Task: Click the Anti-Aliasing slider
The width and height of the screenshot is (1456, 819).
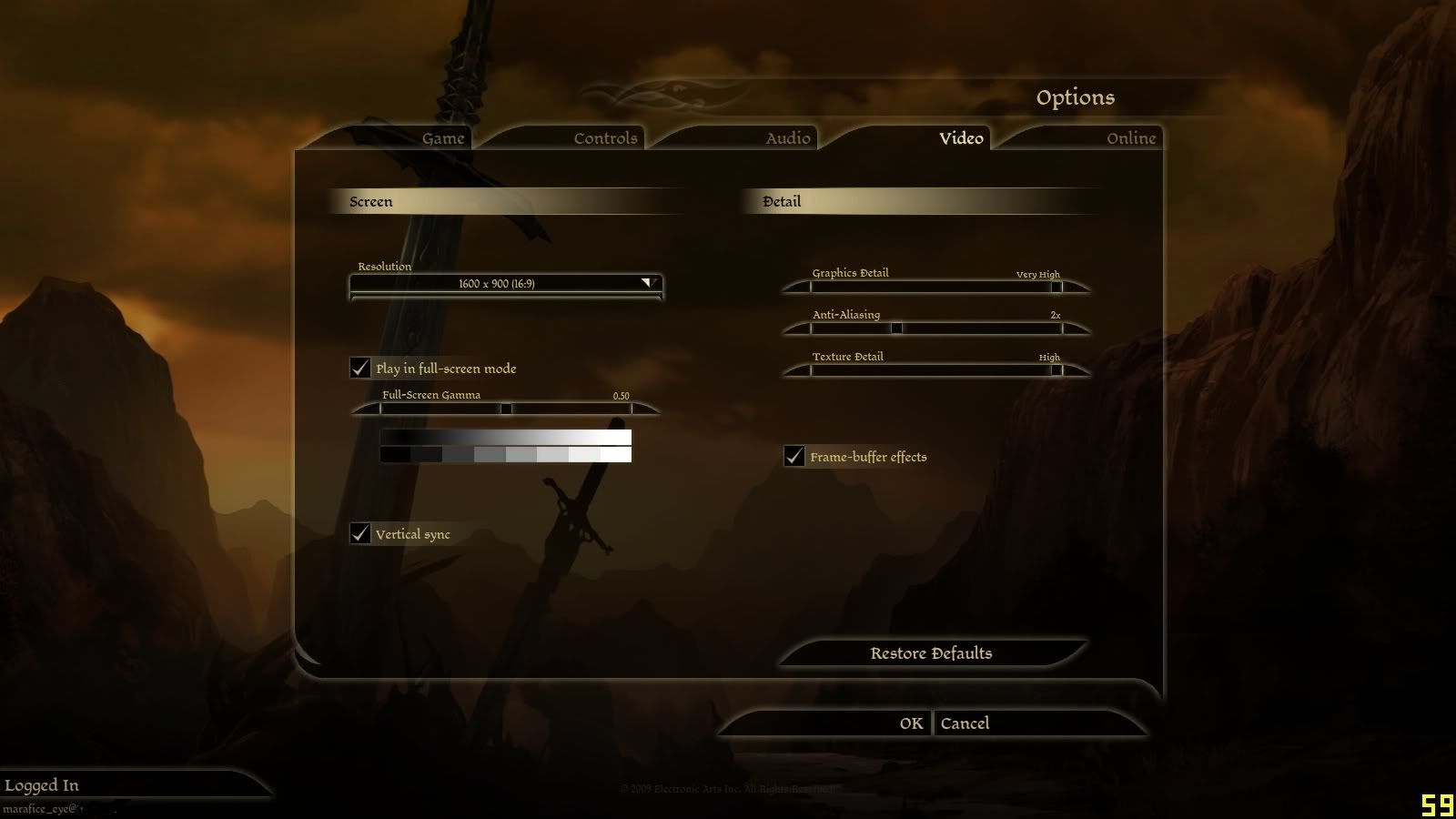Action: point(896,329)
